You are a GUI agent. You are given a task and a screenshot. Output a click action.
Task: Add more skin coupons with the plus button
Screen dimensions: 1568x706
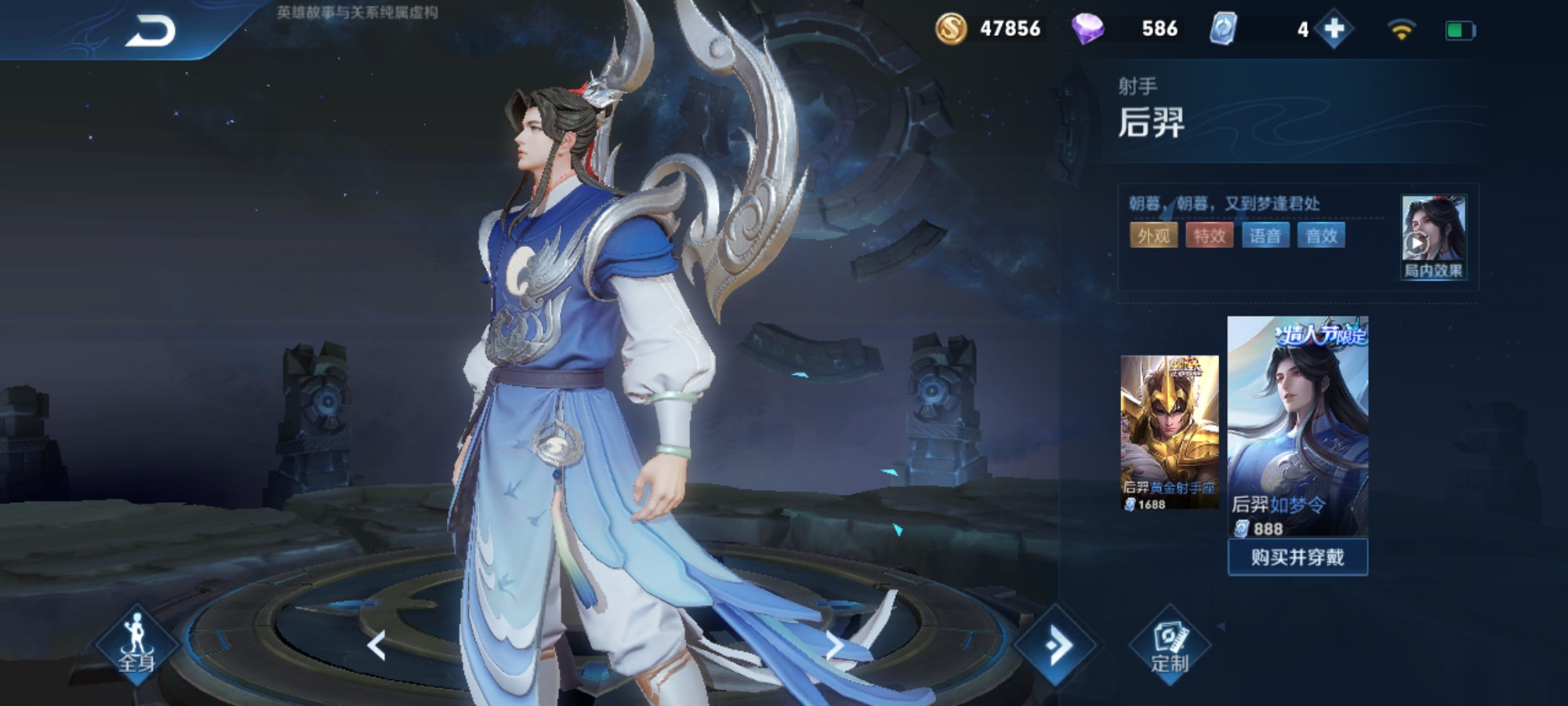[x=1334, y=30]
